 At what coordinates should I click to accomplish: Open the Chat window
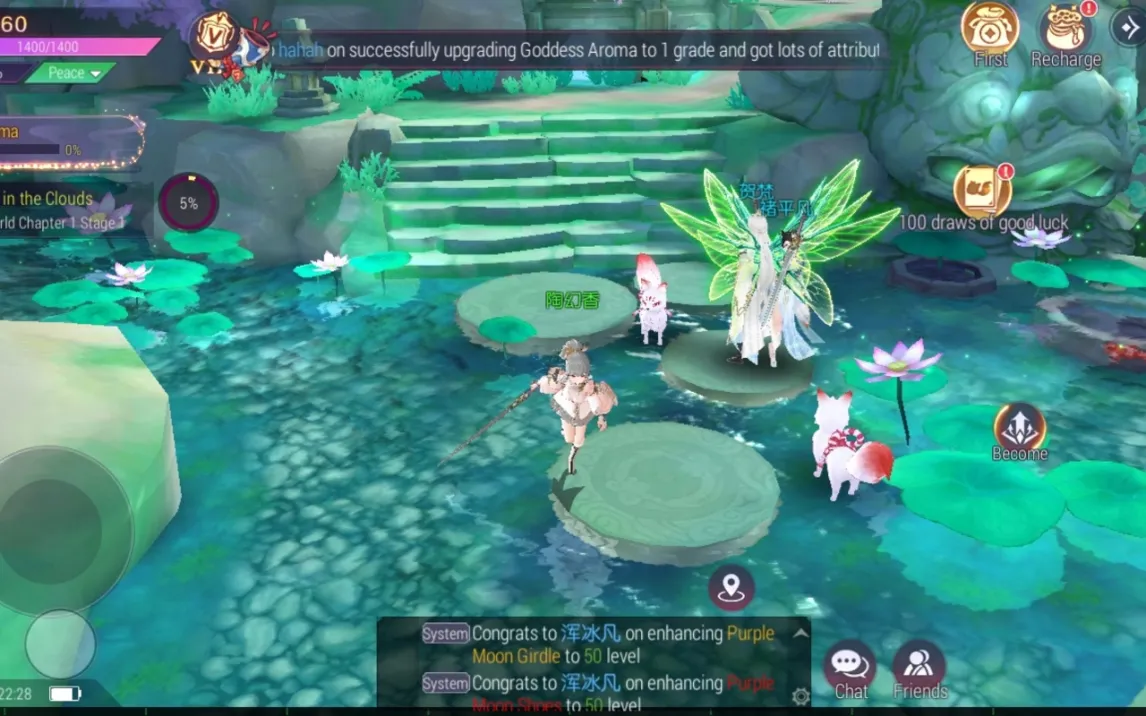click(850, 665)
